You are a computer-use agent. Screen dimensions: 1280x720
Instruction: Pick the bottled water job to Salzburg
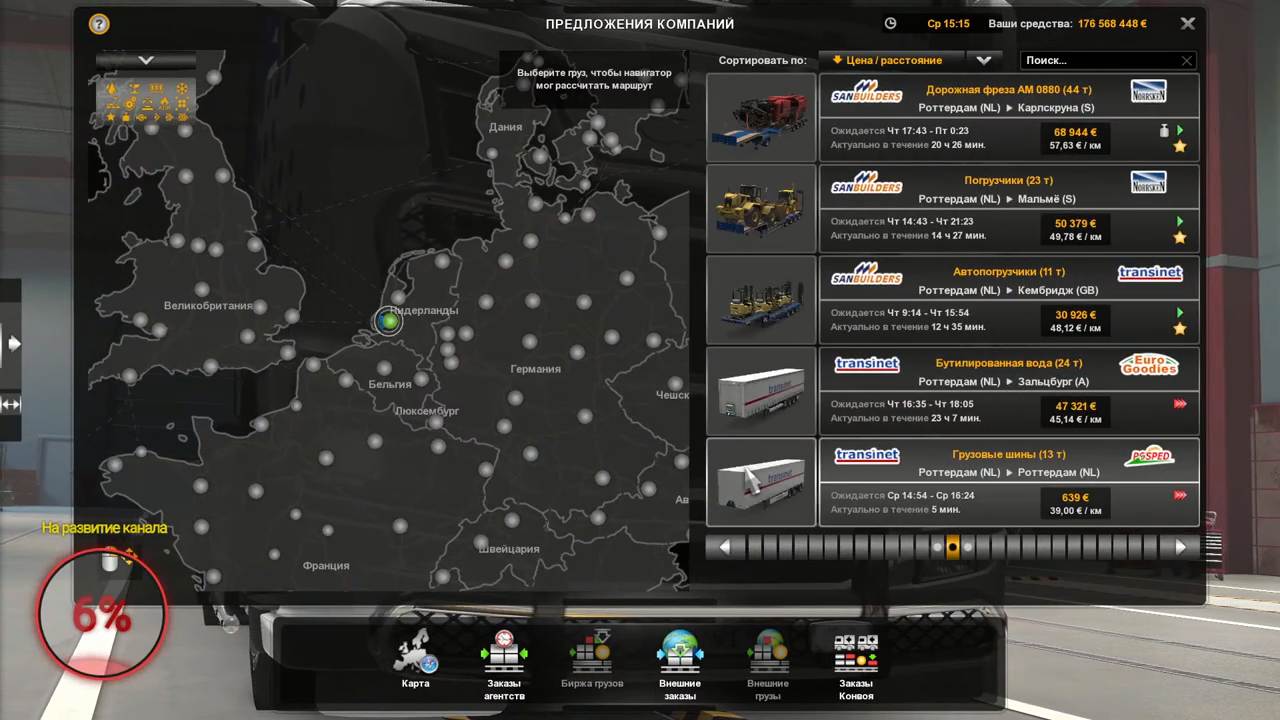(x=1008, y=391)
